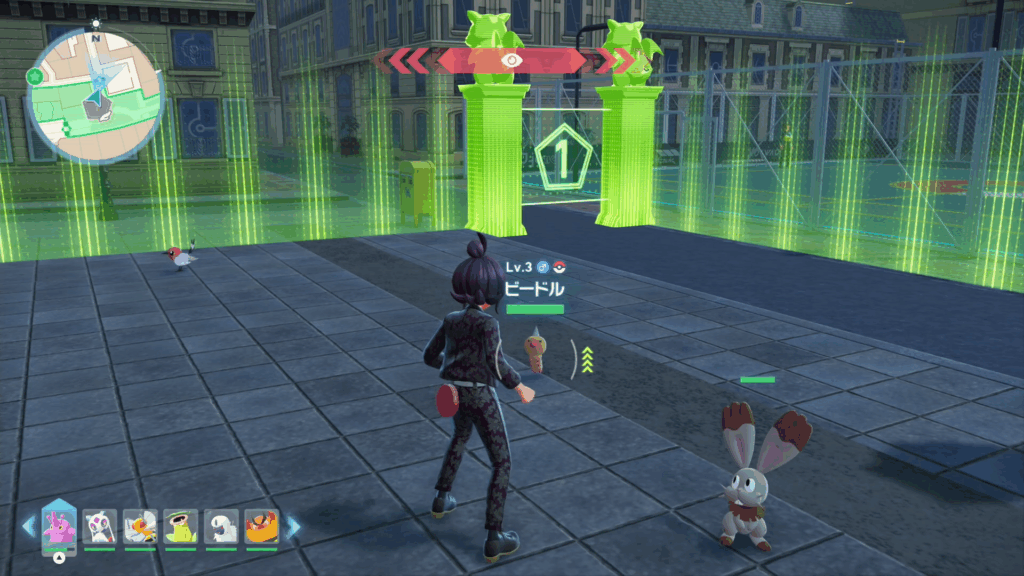Pick the green hat-wearing Pokémon slot

(180, 526)
